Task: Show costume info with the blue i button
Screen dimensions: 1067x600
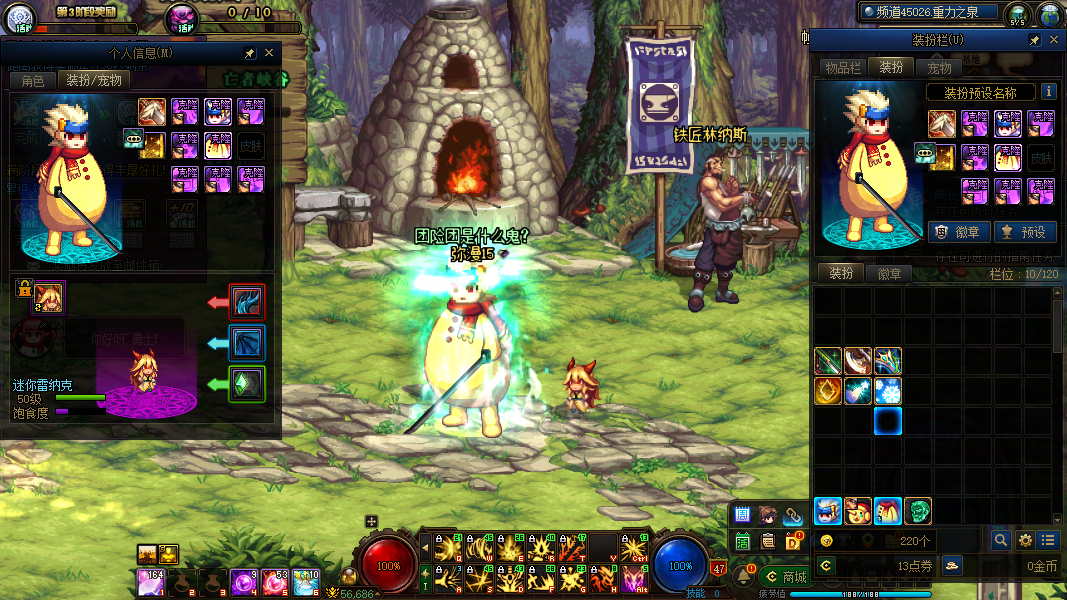Action: (x=1048, y=92)
